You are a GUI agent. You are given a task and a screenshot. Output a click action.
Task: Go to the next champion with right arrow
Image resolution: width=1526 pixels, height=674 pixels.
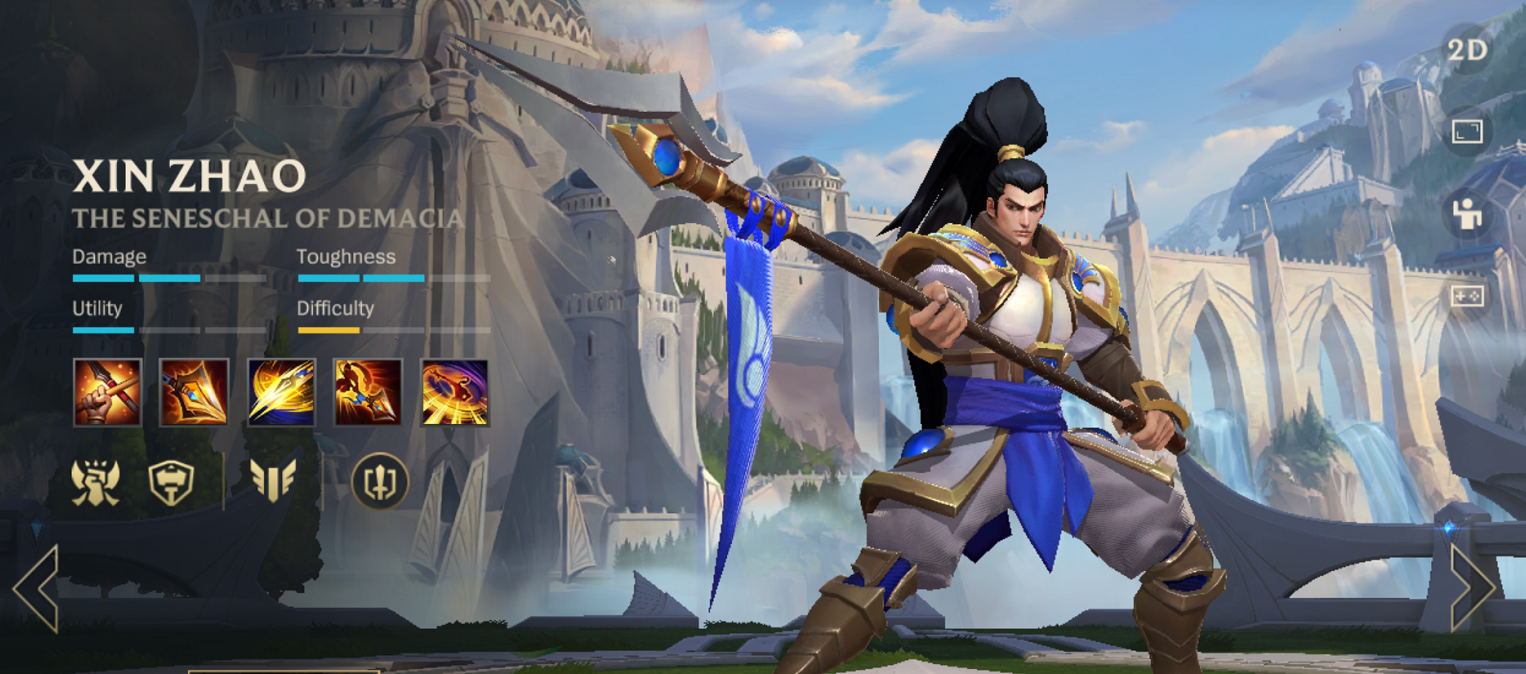[x=1472, y=589]
